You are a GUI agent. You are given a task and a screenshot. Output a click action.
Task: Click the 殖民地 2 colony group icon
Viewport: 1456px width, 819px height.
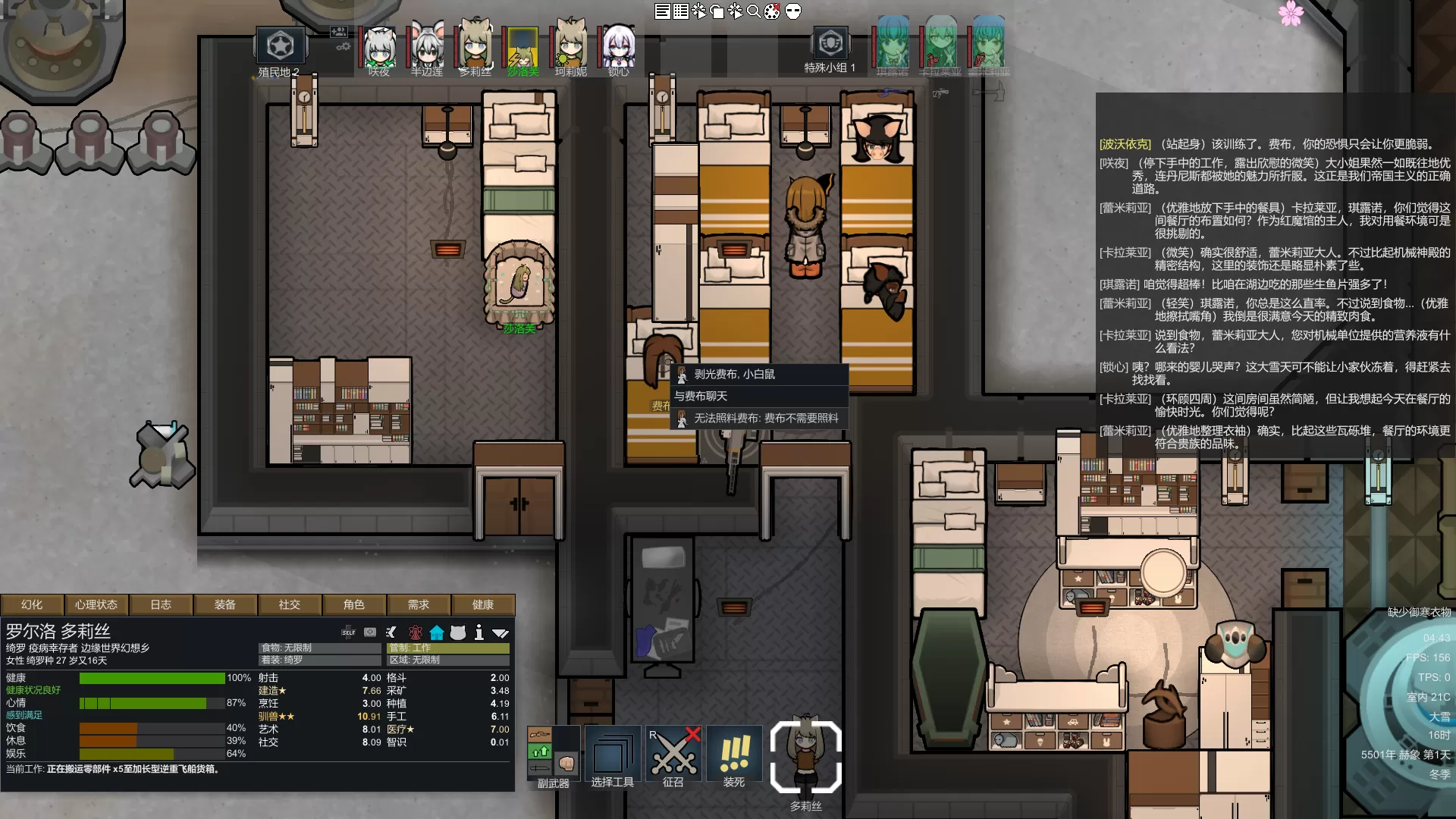(x=280, y=47)
